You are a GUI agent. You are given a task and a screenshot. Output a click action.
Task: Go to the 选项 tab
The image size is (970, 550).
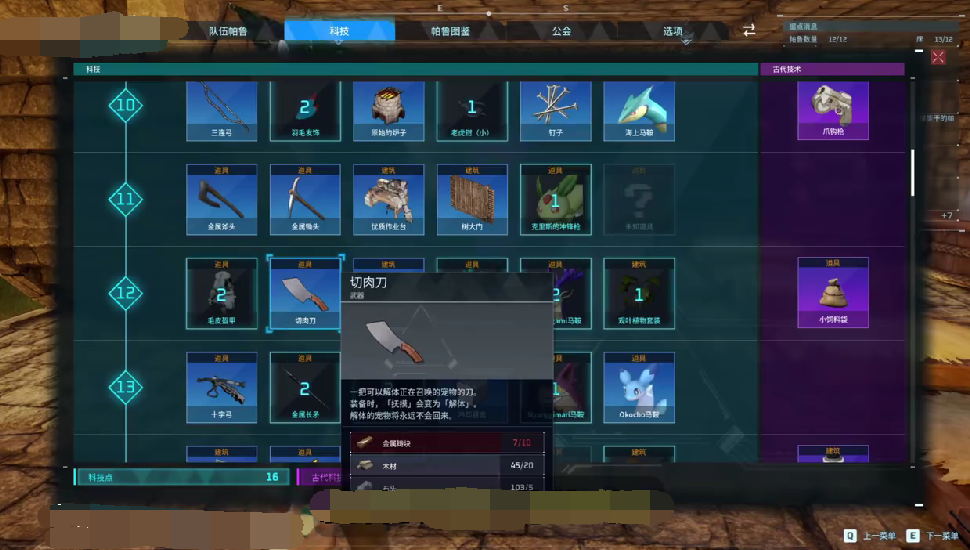[673, 31]
